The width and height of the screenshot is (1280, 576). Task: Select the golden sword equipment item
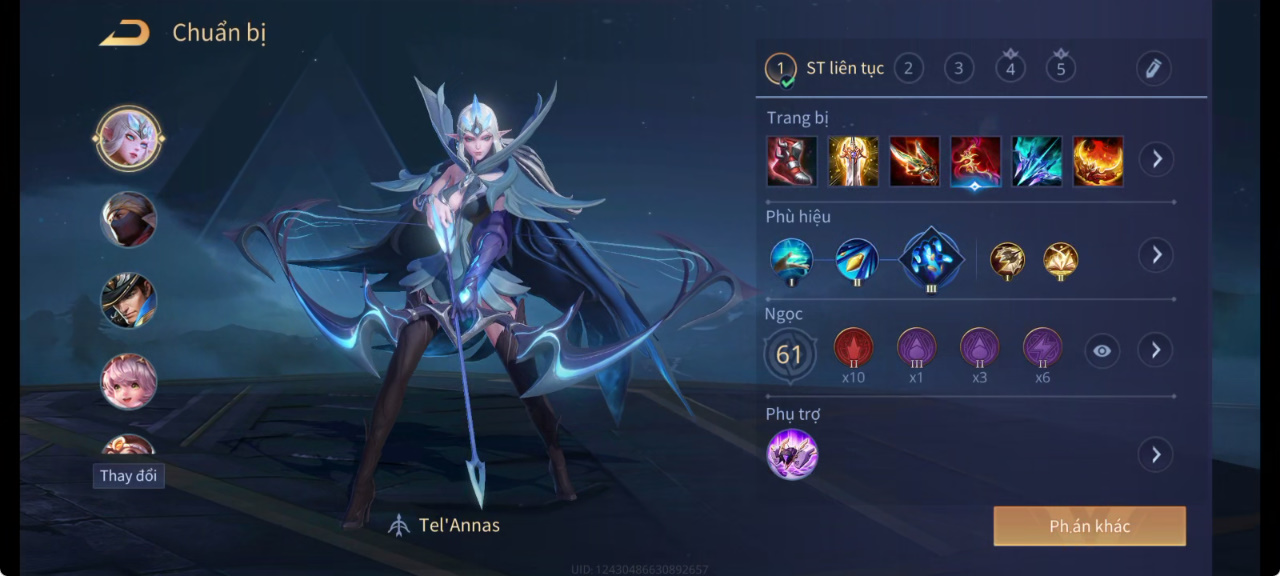point(853,161)
